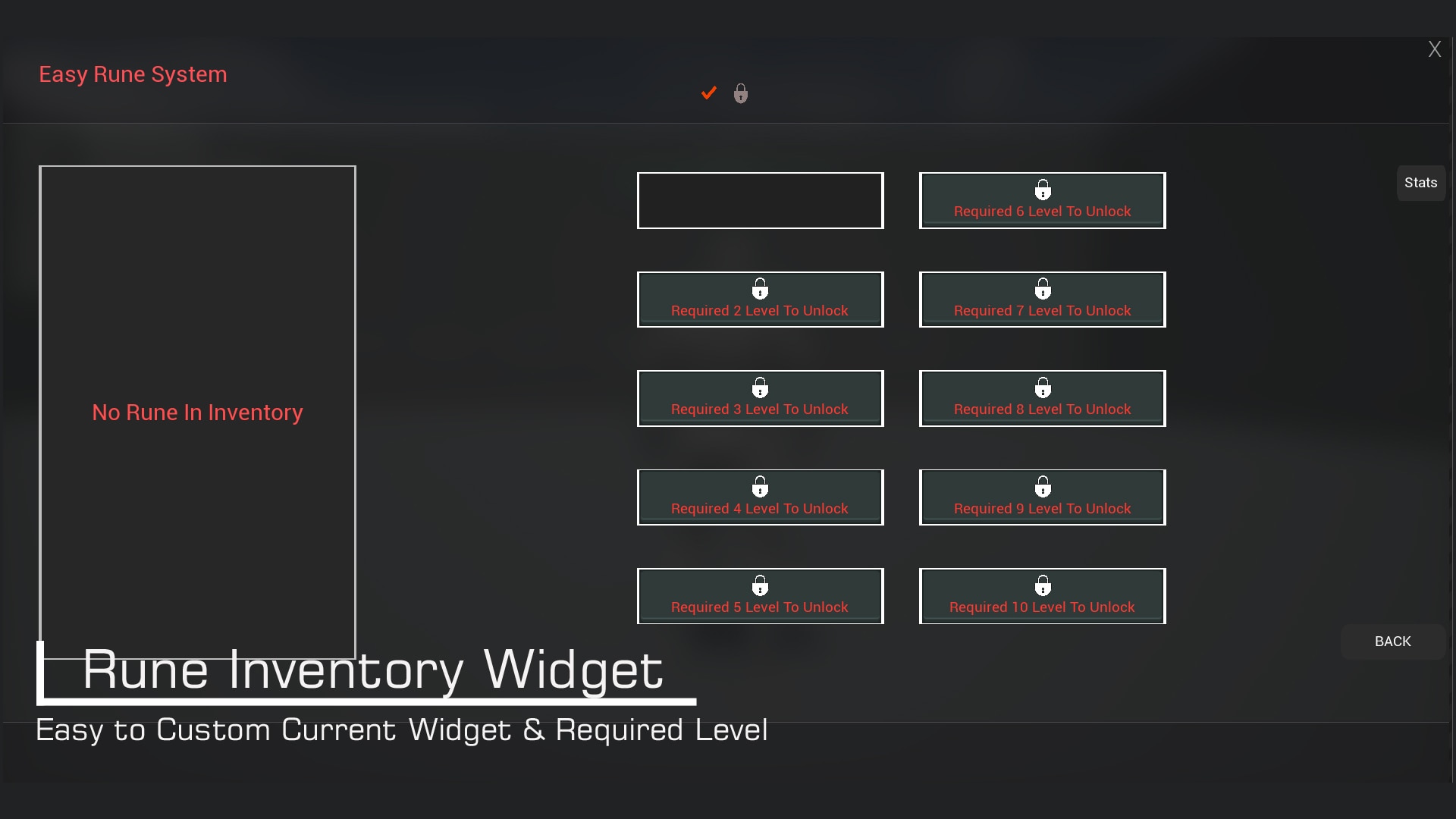Click the lock icon on Required 9 Level slot
Image resolution: width=1456 pixels, height=819 pixels.
[x=1043, y=486]
